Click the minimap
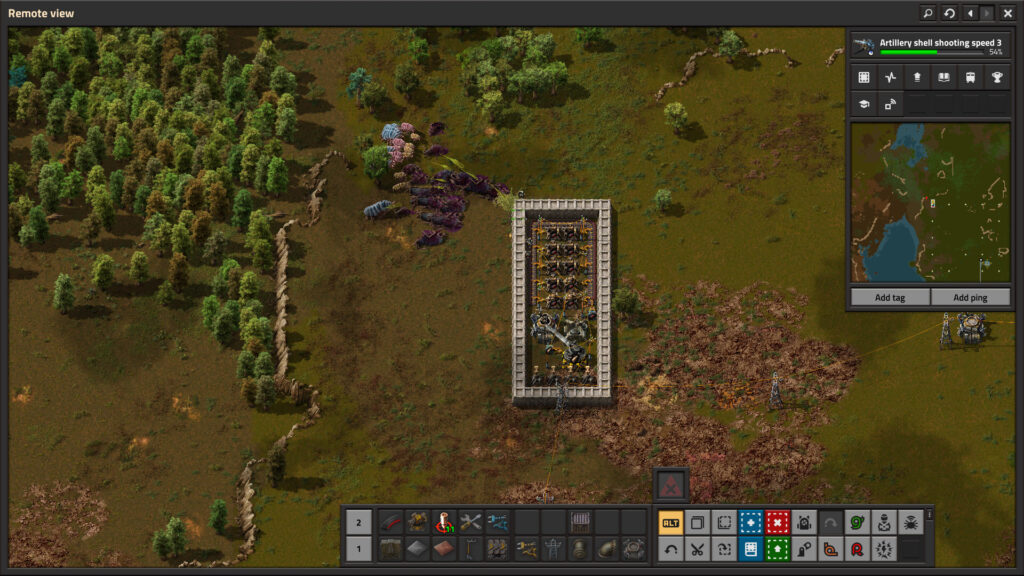The image size is (1024, 576). pyautogui.click(x=929, y=203)
